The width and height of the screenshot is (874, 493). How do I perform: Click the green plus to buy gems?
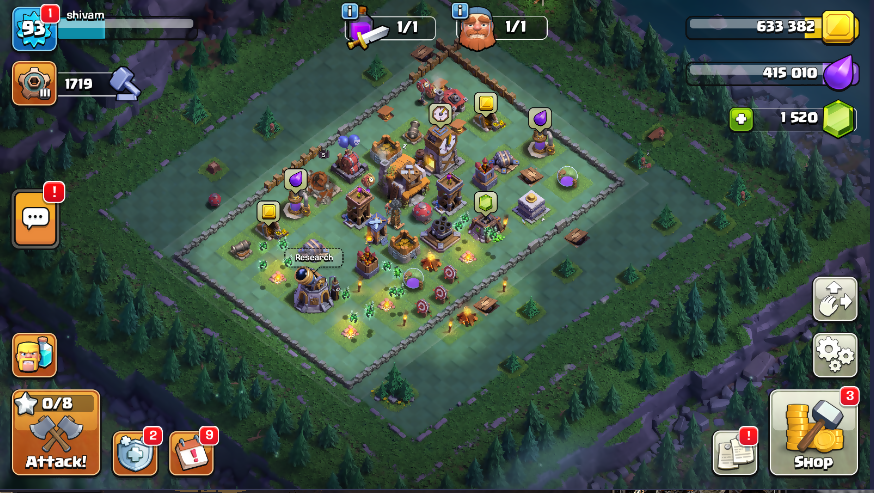point(740,118)
